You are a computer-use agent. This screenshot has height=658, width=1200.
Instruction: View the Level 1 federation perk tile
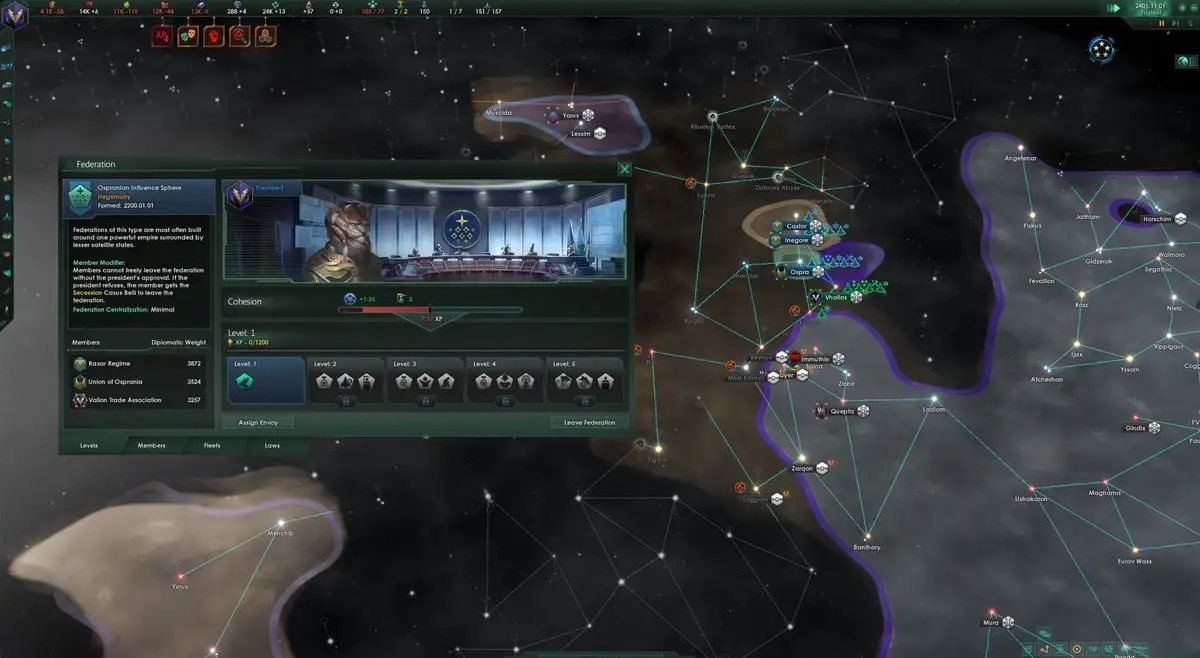pyautogui.click(x=265, y=380)
